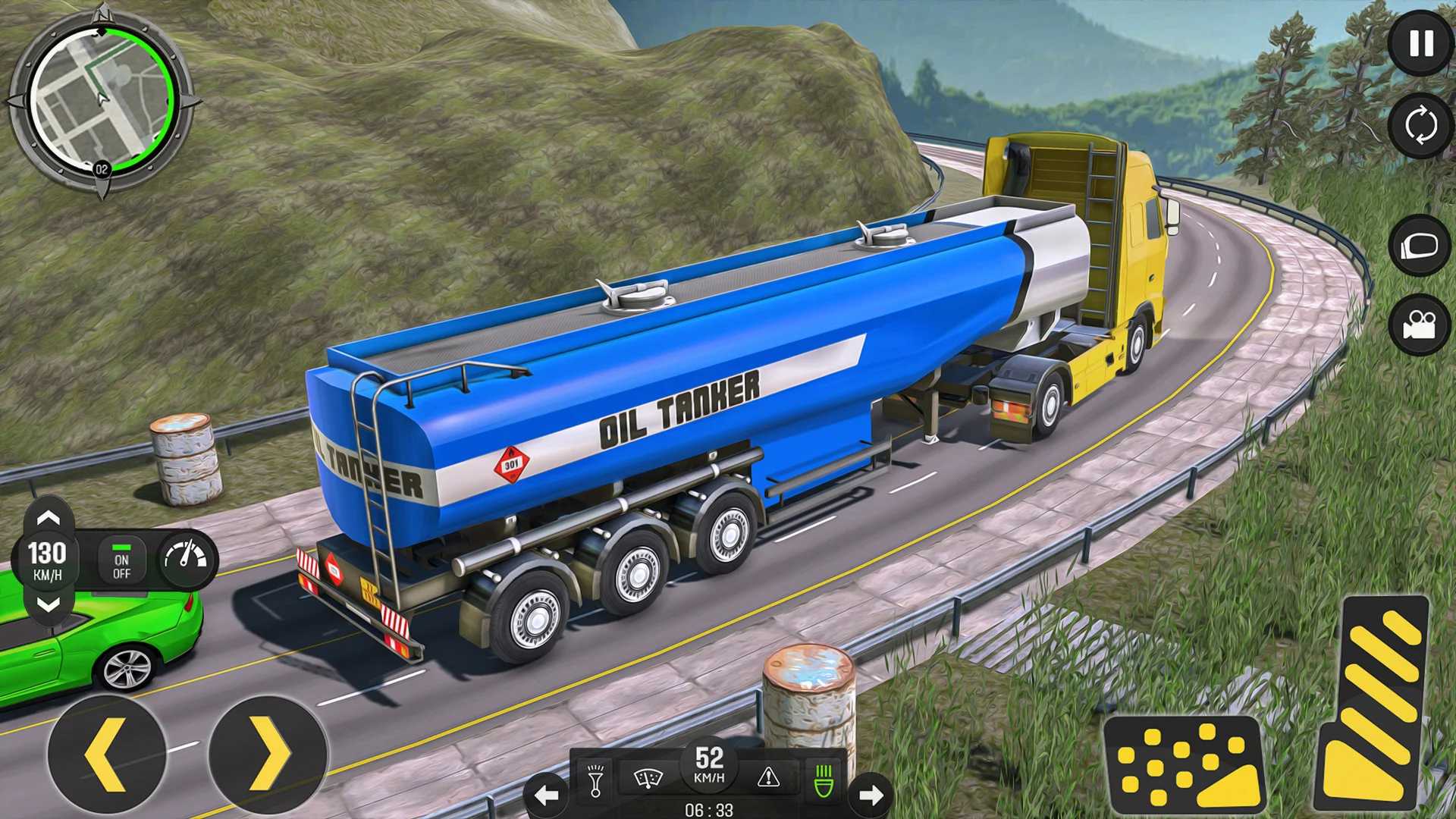The height and width of the screenshot is (819, 1456).
Task: Toggle the side mirror view
Action: [x=1420, y=246]
